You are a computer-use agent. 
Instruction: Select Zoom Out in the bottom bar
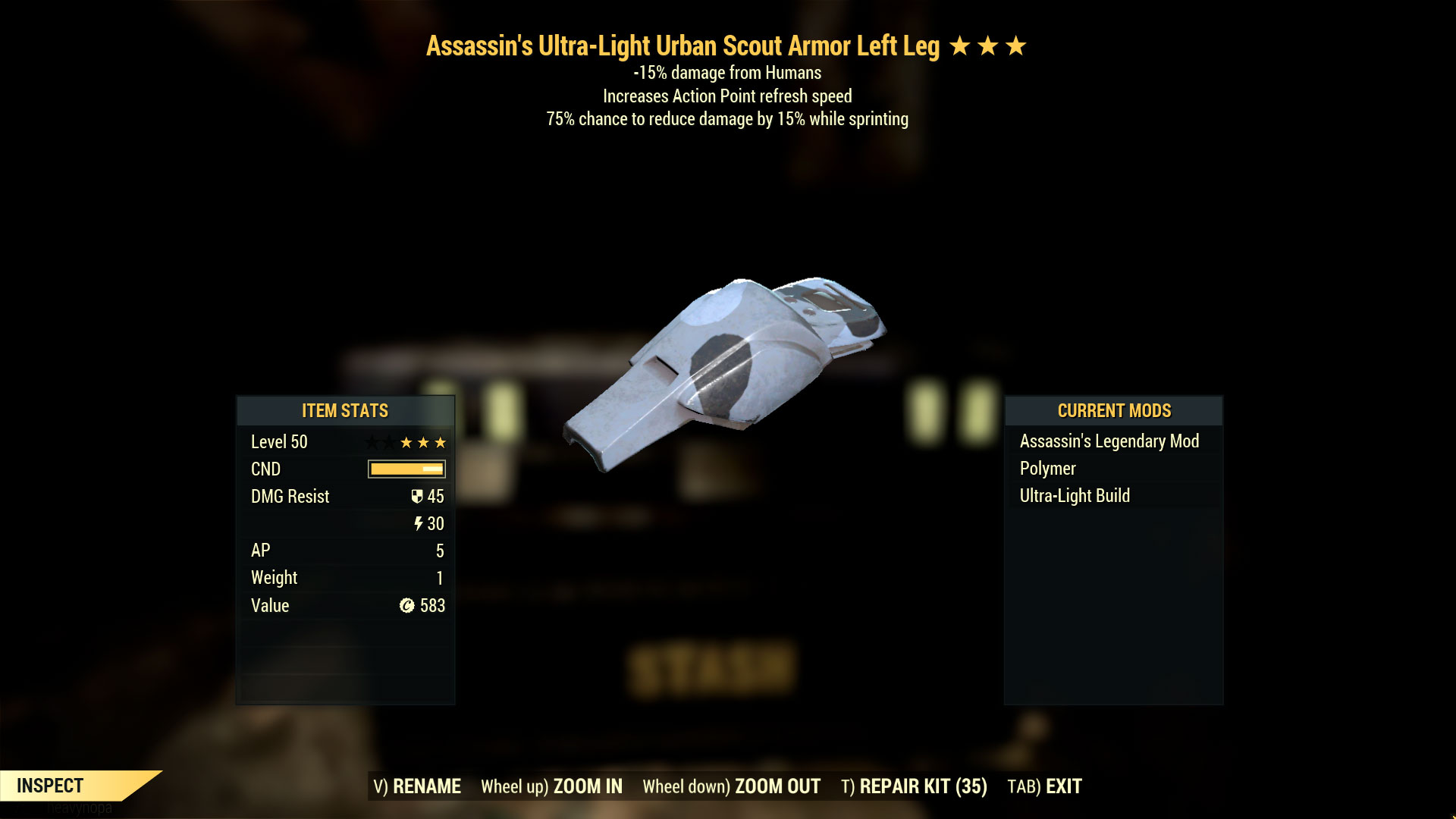[731, 786]
